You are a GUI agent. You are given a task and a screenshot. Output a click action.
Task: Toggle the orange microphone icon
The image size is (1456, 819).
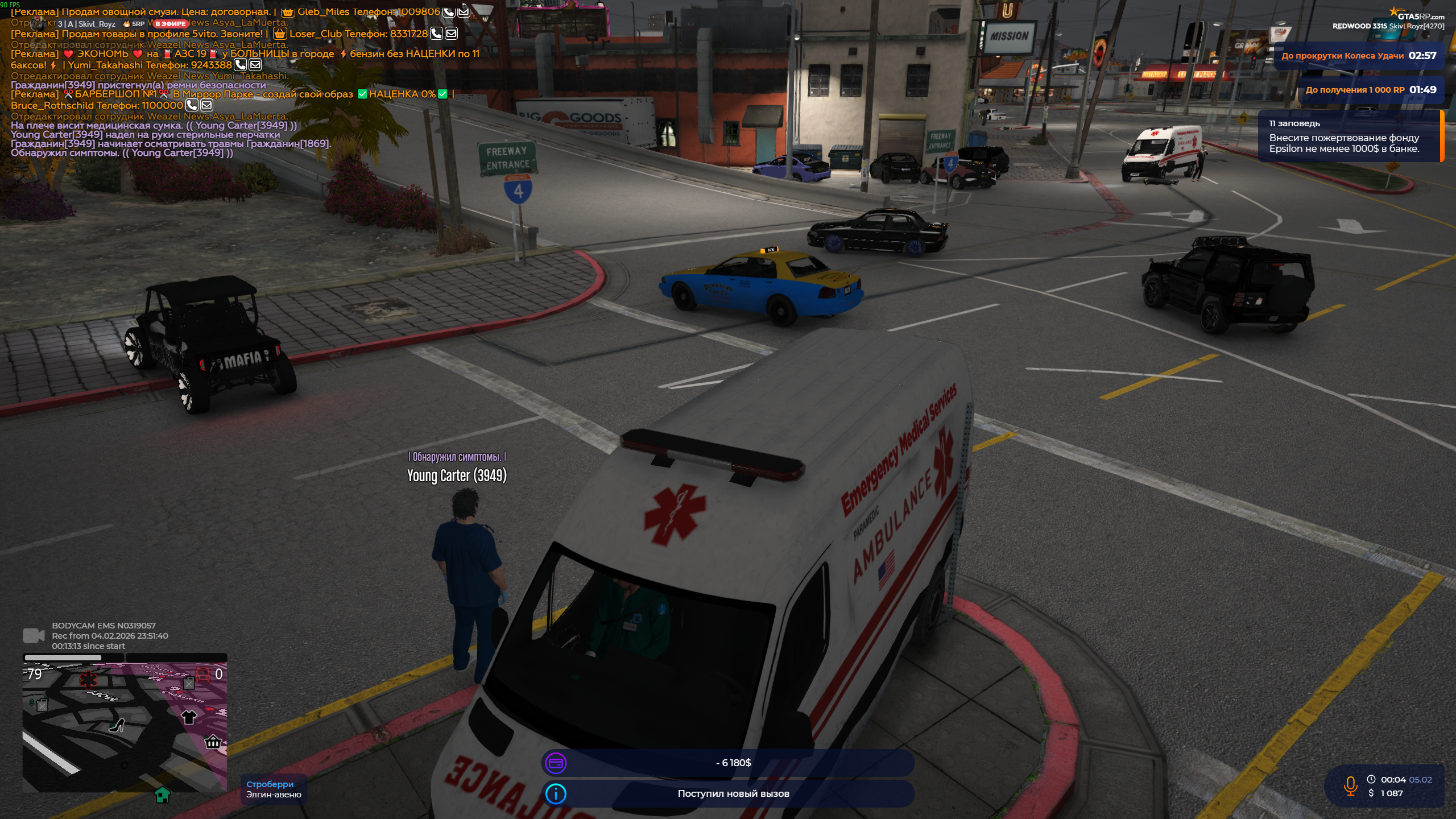click(1350, 786)
